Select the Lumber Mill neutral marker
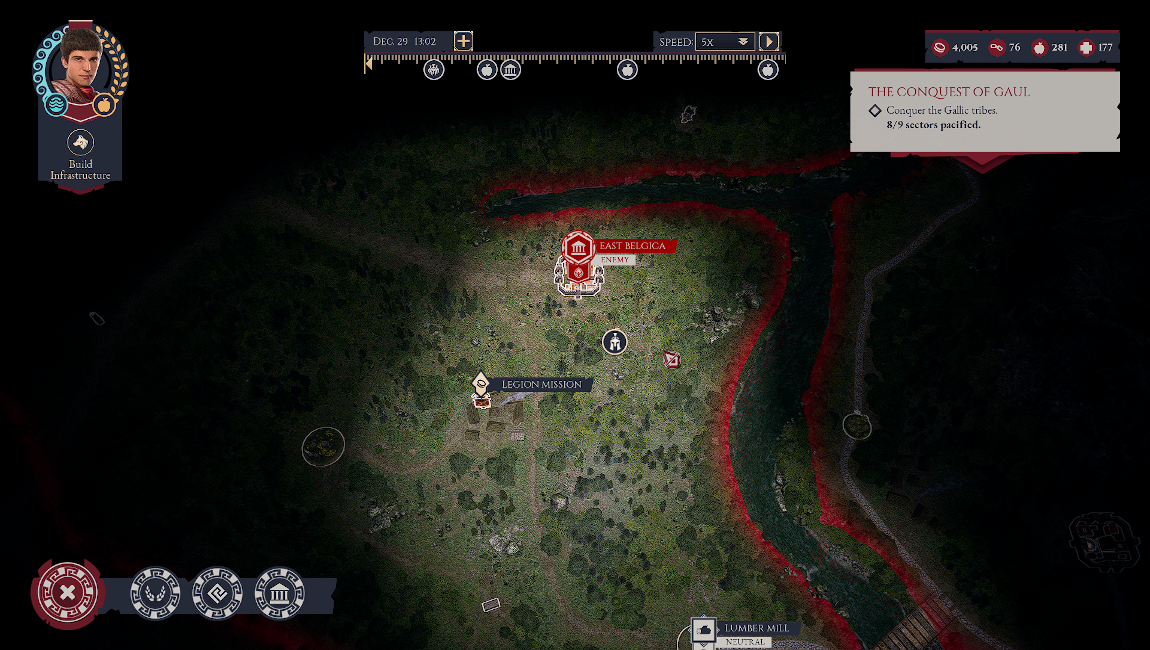Screen dimensions: 1150x650 [x=704, y=631]
